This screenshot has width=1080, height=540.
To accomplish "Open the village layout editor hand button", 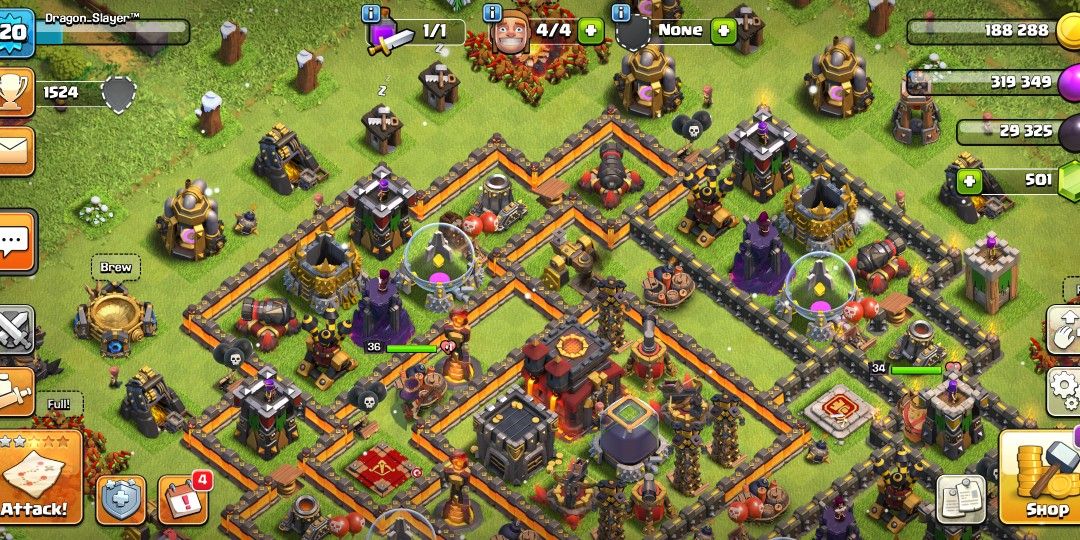I will point(1064,330).
